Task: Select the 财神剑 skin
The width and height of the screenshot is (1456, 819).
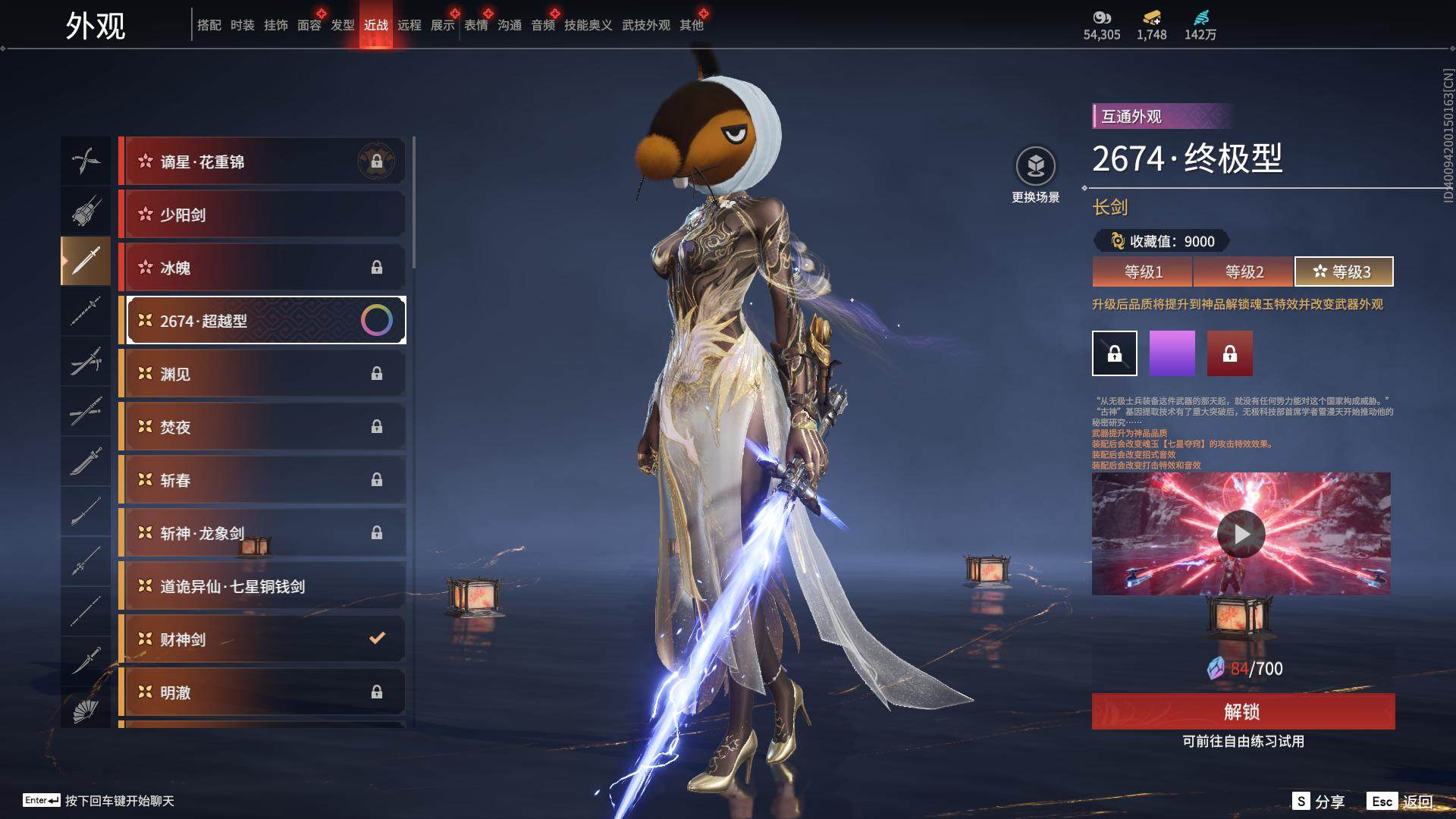Action: (262, 639)
